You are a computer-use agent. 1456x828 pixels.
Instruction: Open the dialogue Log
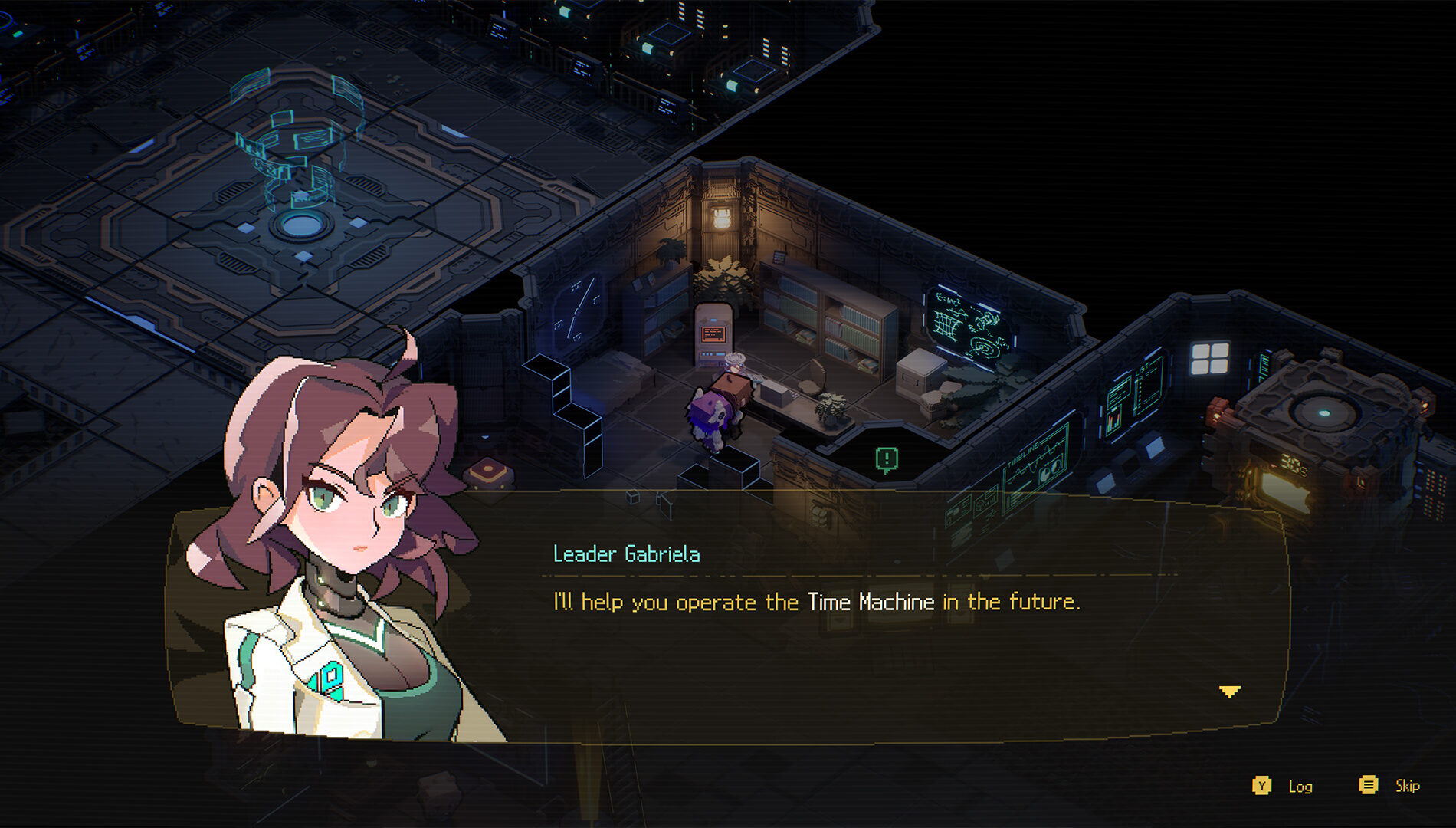coord(1300,786)
